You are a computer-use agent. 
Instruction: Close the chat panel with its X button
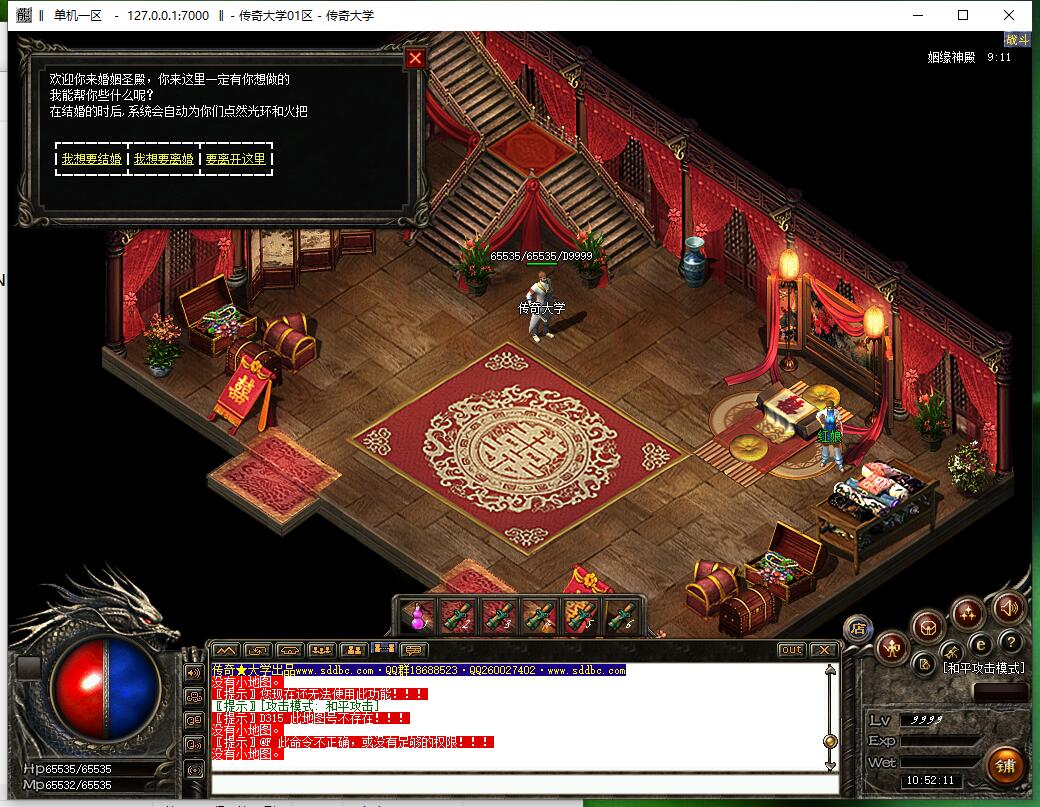point(823,650)
